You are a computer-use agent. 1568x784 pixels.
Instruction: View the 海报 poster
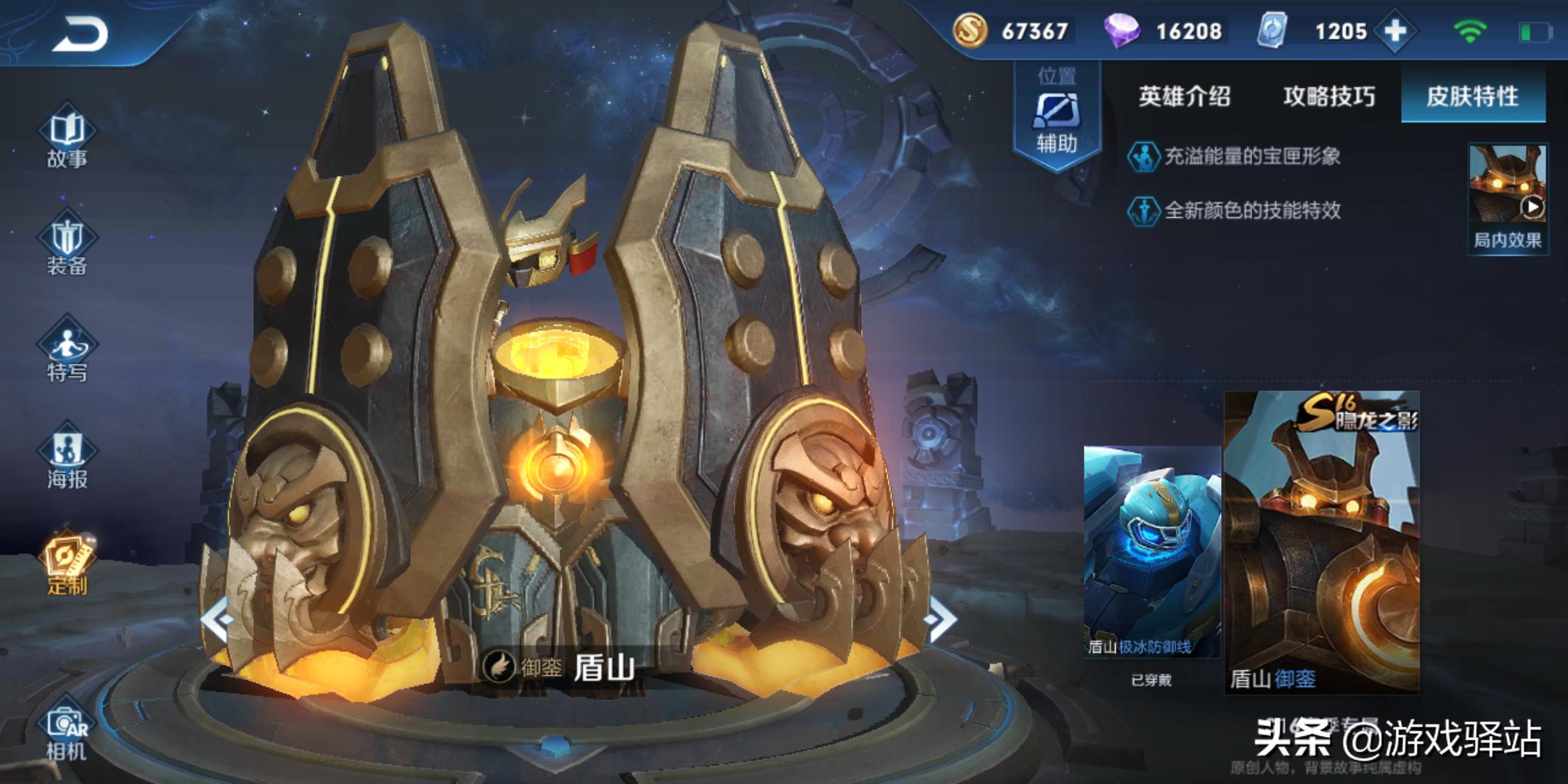pos(67,458)
